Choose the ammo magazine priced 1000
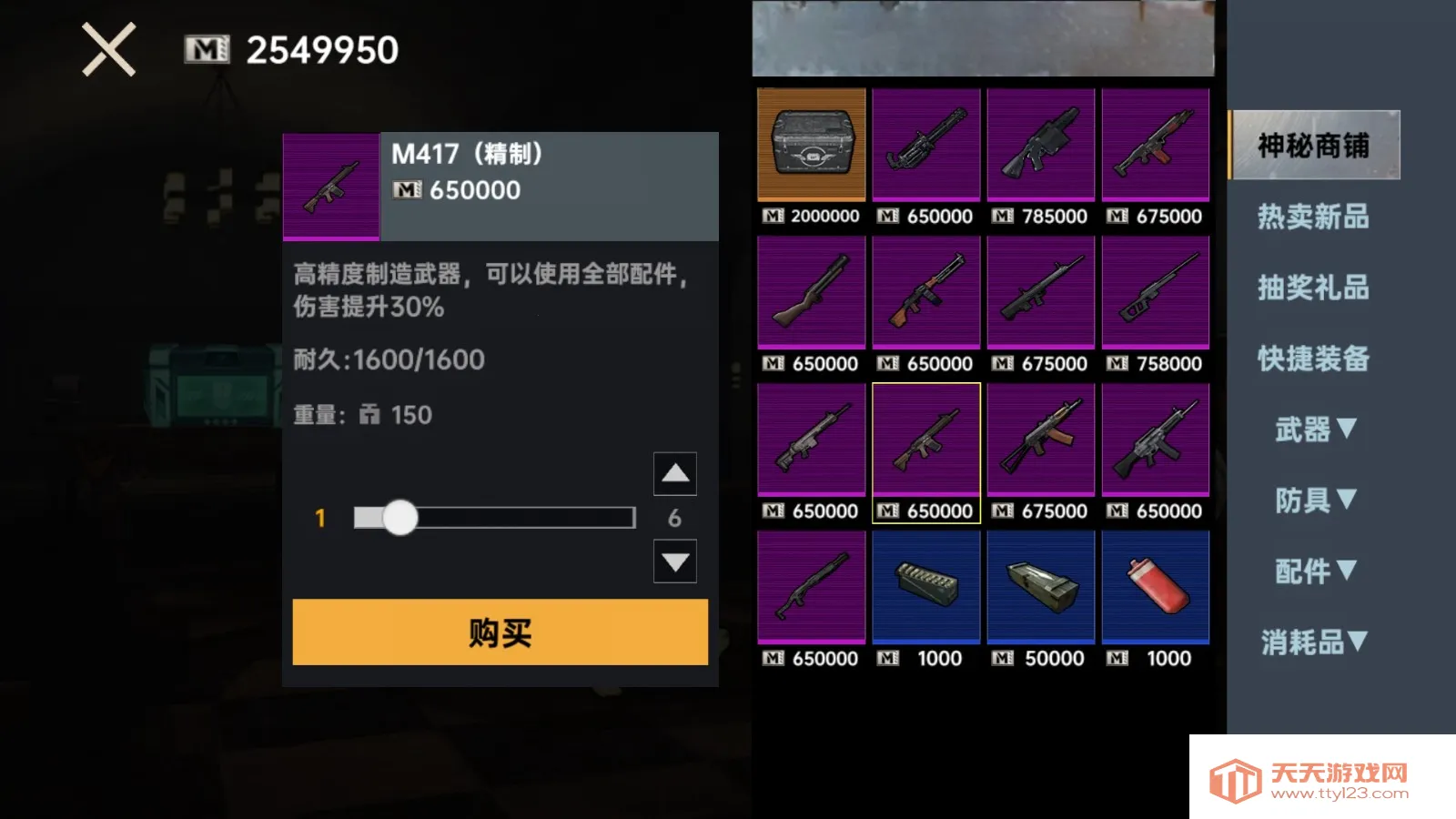Screen dimensions: 1456x819 tap(926, 588)
